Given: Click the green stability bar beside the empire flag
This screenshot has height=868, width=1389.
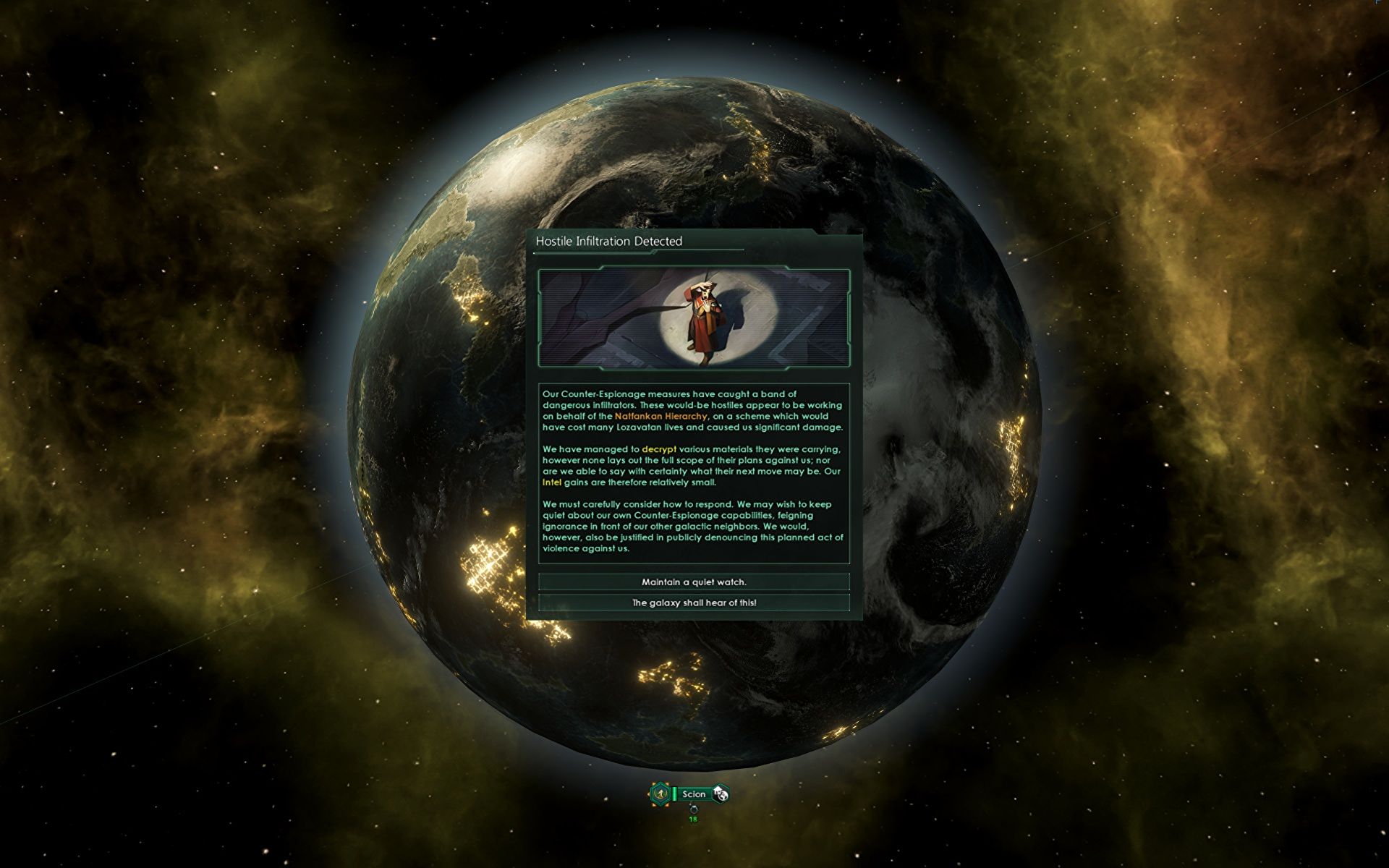Looking at the screenshot, I should point(675,793).
